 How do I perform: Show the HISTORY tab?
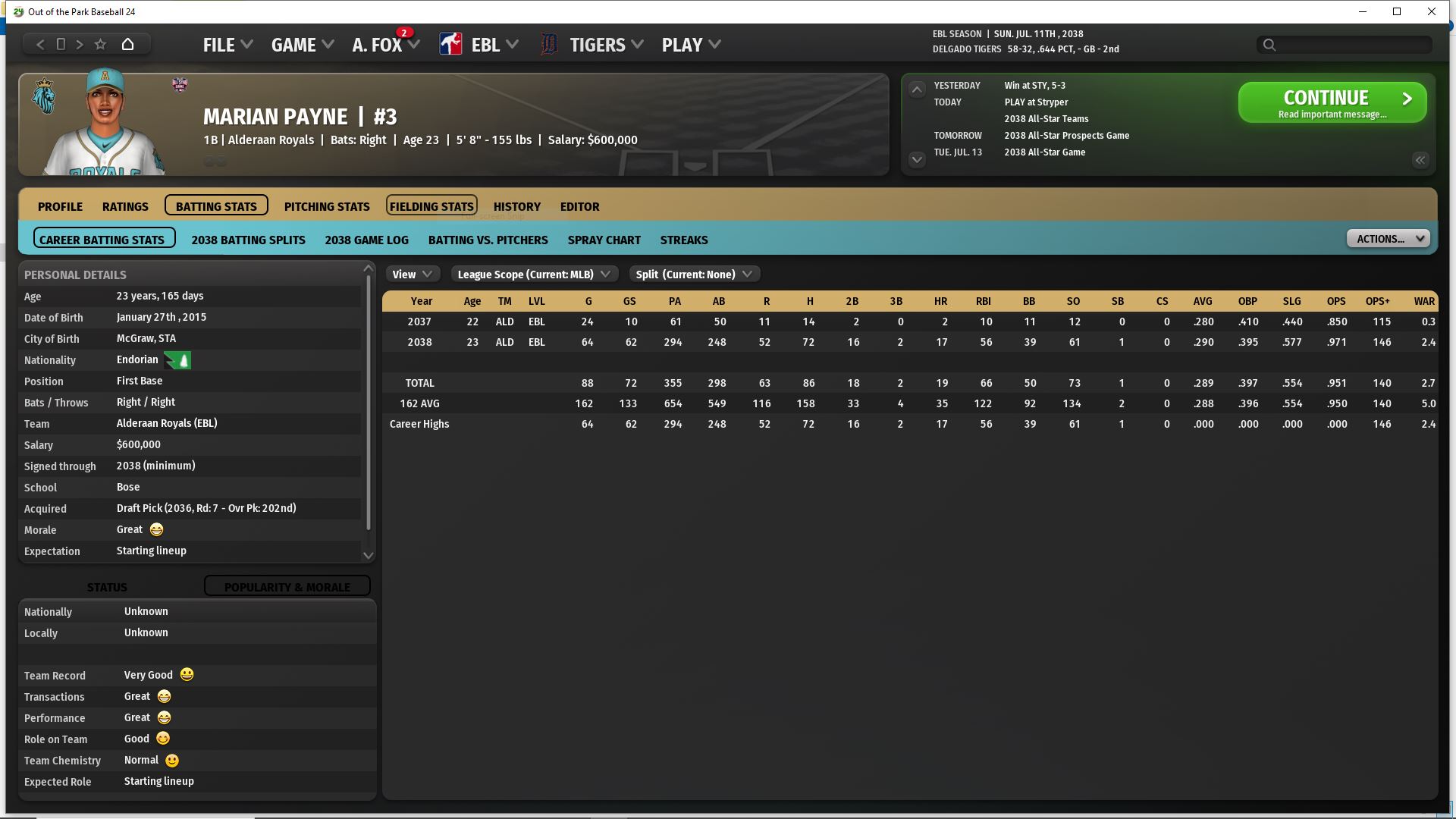(516, 206)
